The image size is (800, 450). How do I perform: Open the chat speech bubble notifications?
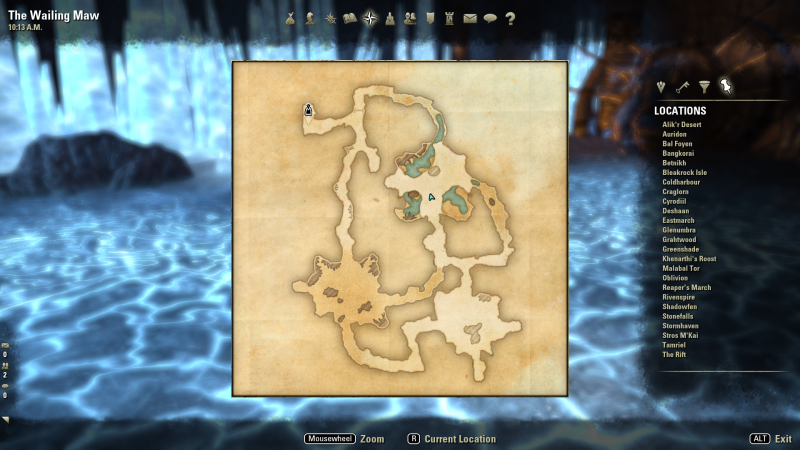tap(490, 17)
